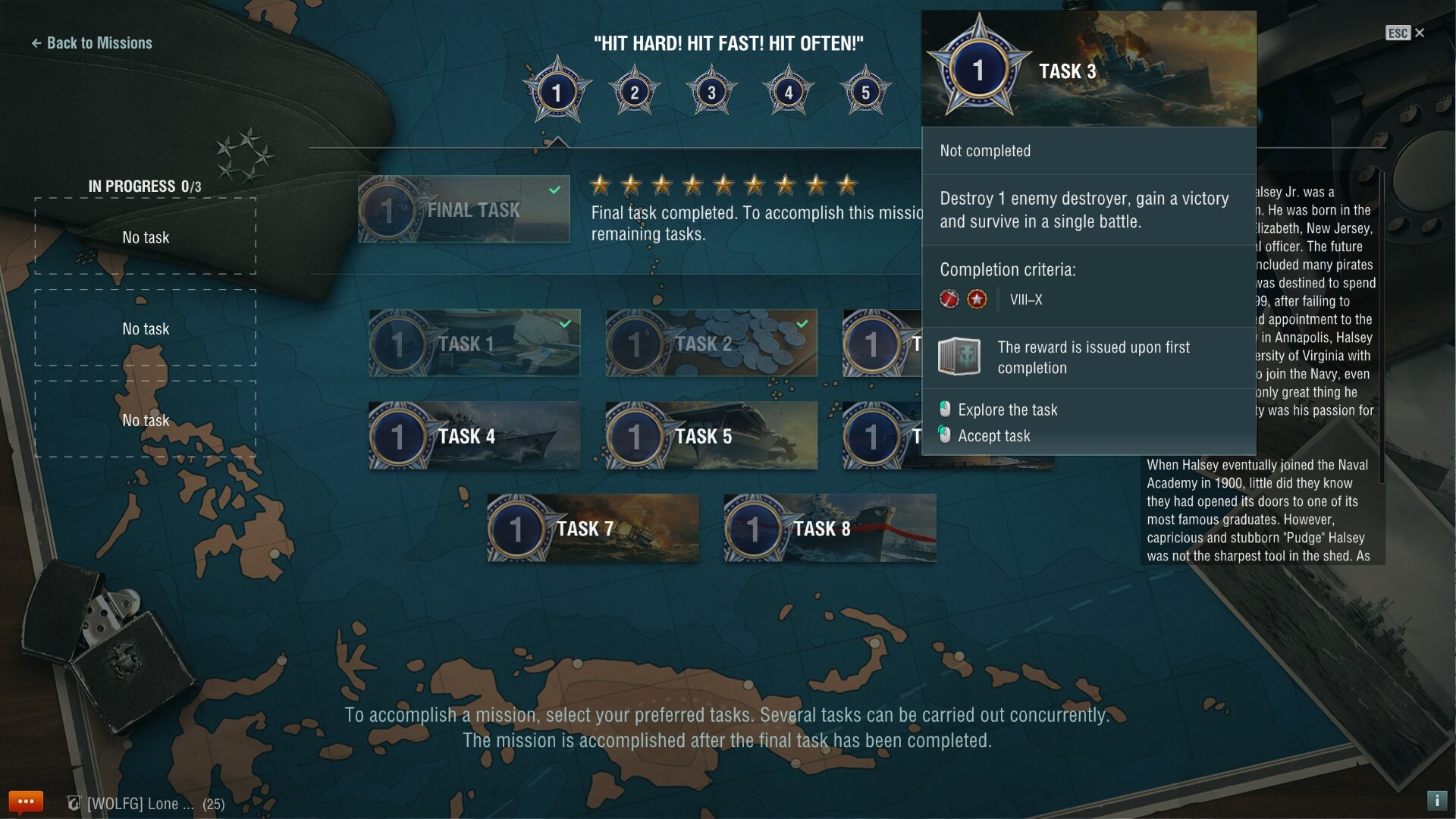
Task: Select mission star number 1
Action: 557,93
